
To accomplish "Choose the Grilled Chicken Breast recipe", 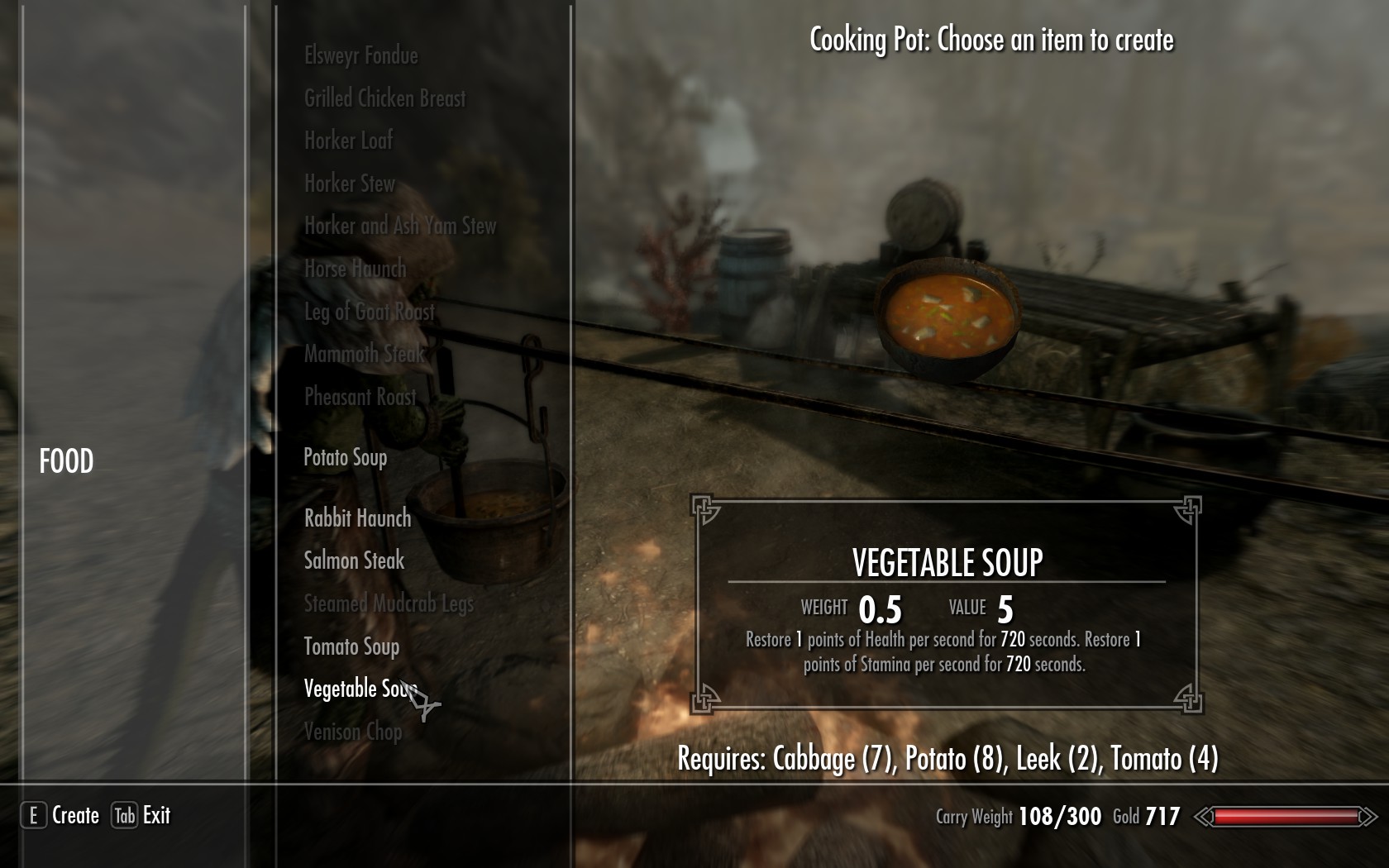I will pos(385,98).
